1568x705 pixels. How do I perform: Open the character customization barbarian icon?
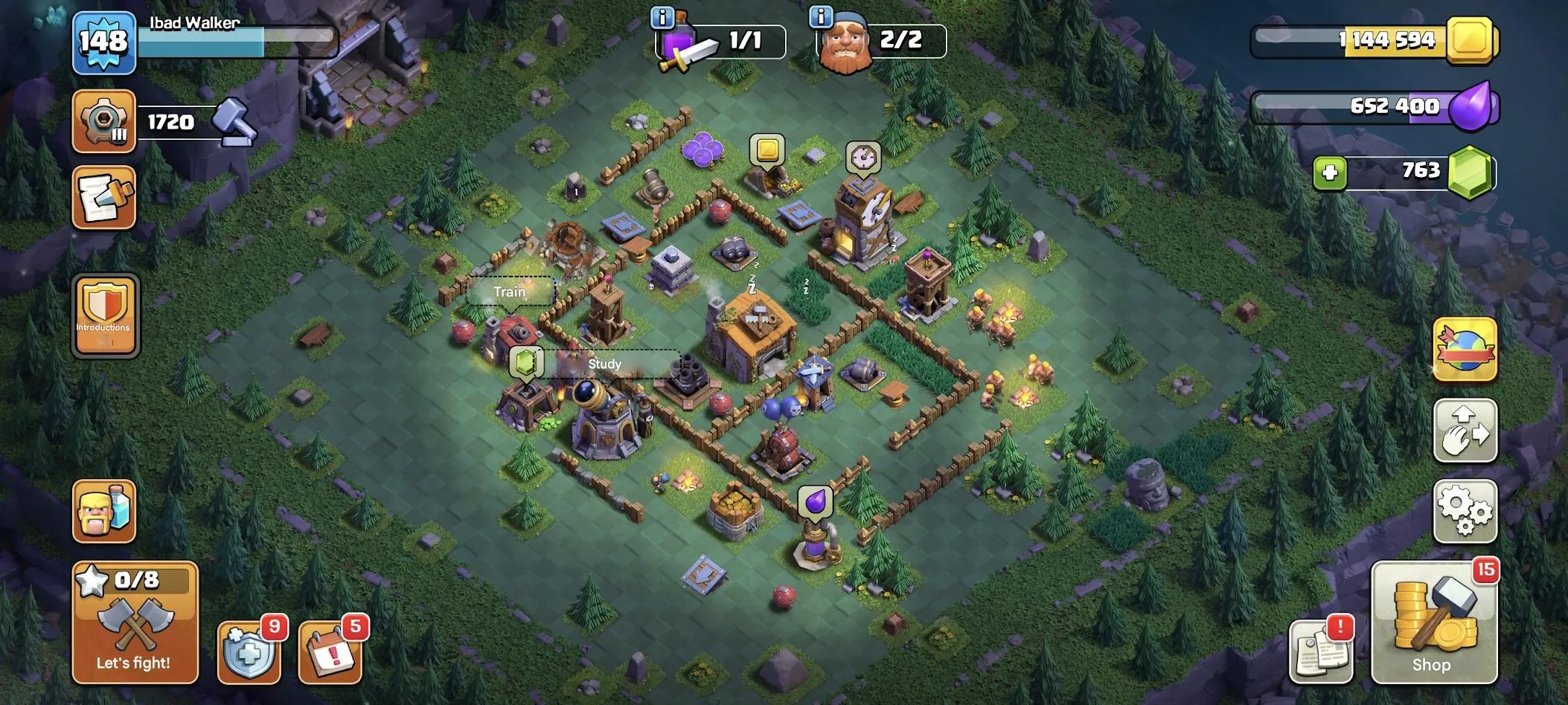(x=103, y=512)
